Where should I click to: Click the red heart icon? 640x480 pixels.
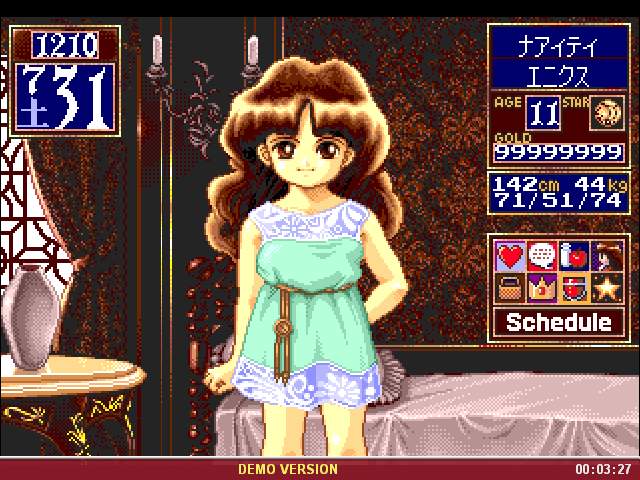click(511, 257)
